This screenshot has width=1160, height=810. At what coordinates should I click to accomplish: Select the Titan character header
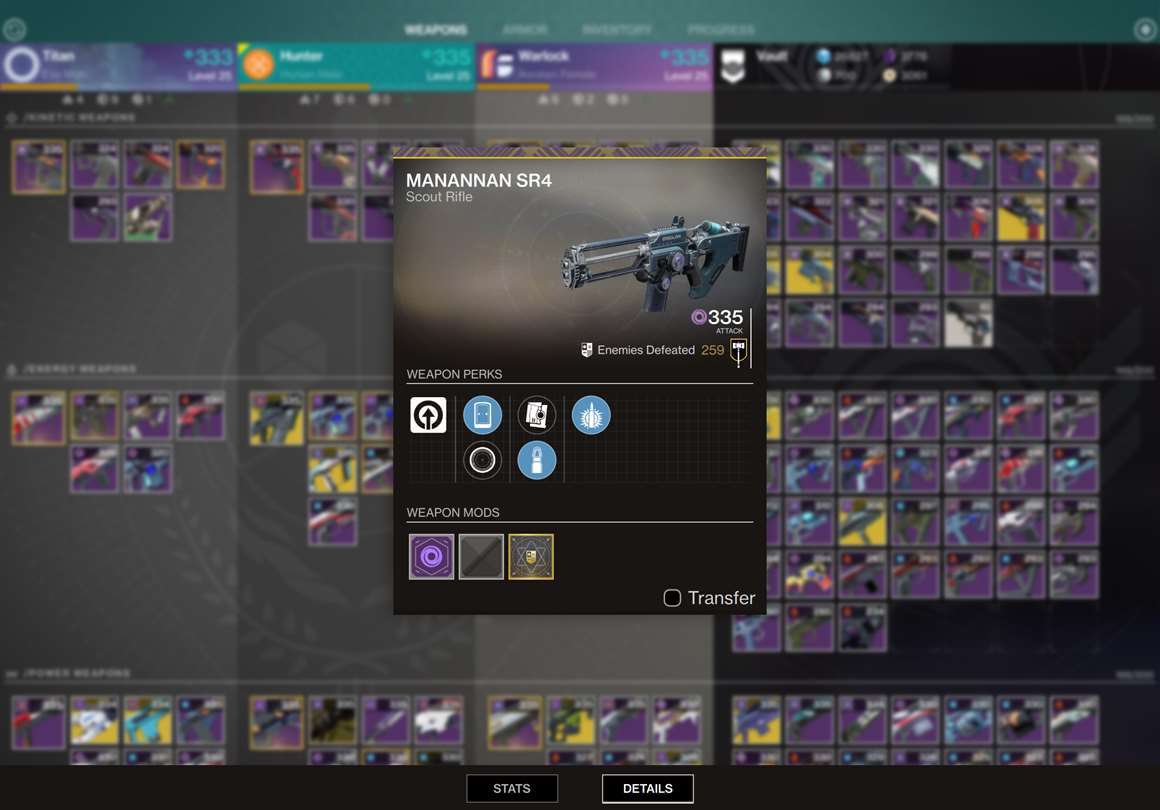pyautogui.click(x=118, y=65)
